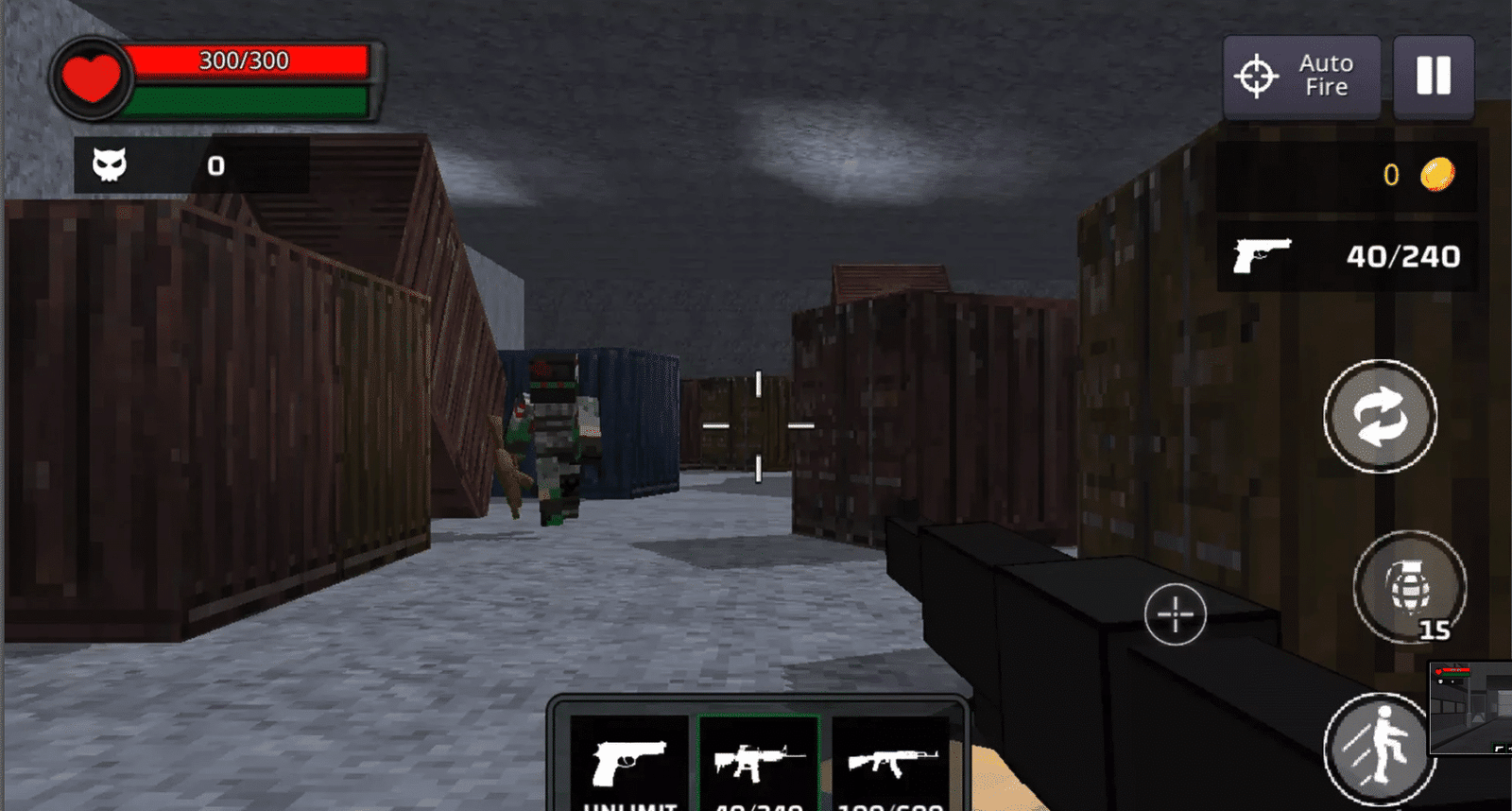Screen dimensions: 1512x811
Task: Tap the aiming reticle near the gun
Action: (1175, 614)
